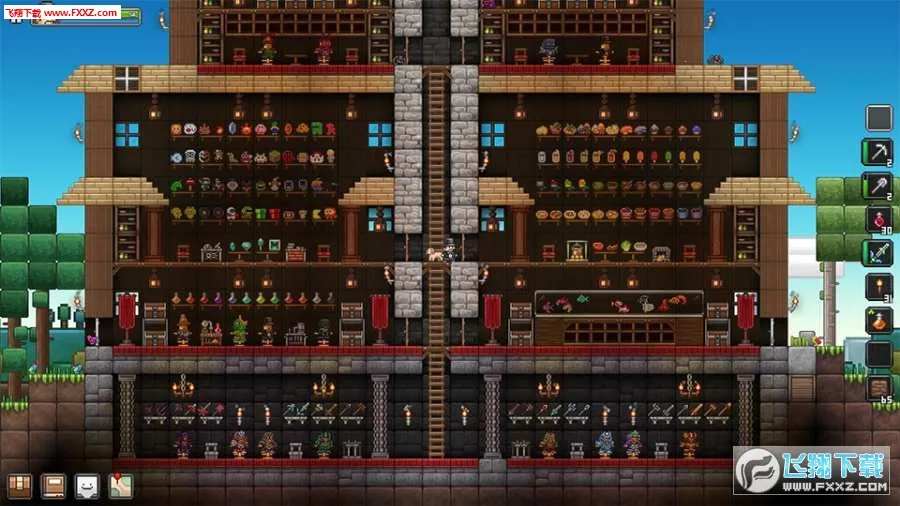Image resolution: width=900 pixels, height=506 pixels.
Task: Open the world map icon
Action: pyautogui.click(x=120, y=486)
